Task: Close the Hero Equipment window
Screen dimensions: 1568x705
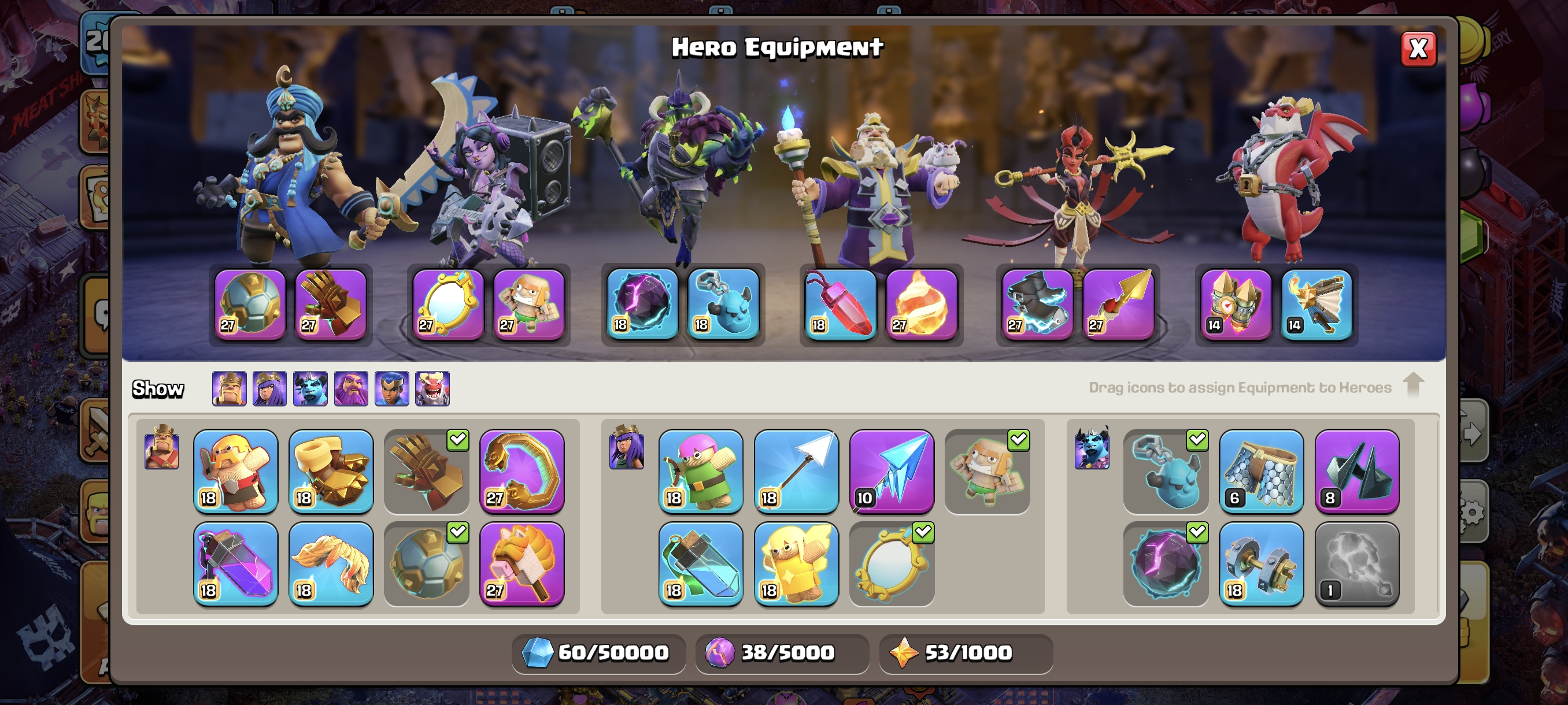Action: (x=1418, y=49)
